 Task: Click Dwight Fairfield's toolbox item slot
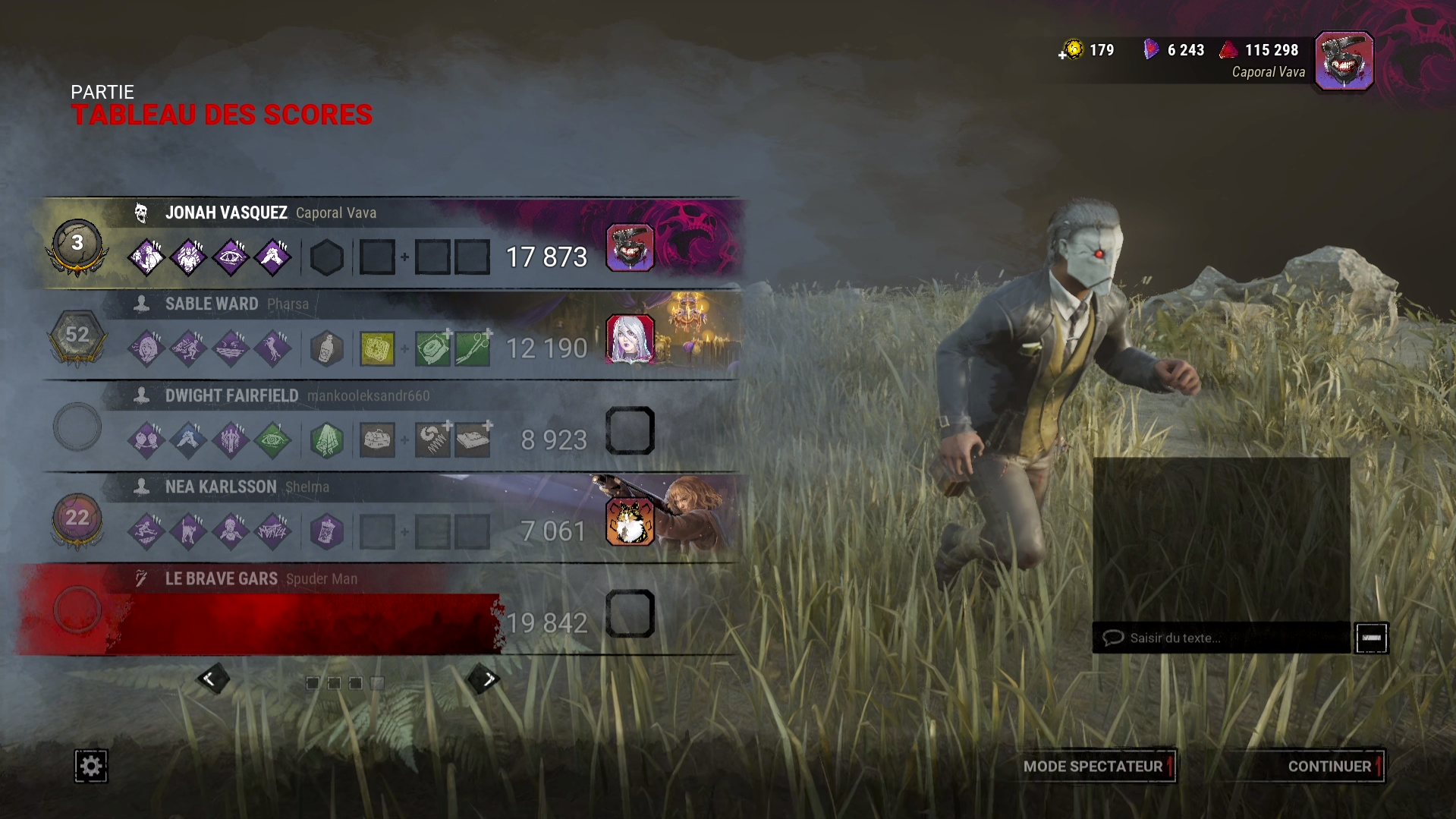[377, 440]
